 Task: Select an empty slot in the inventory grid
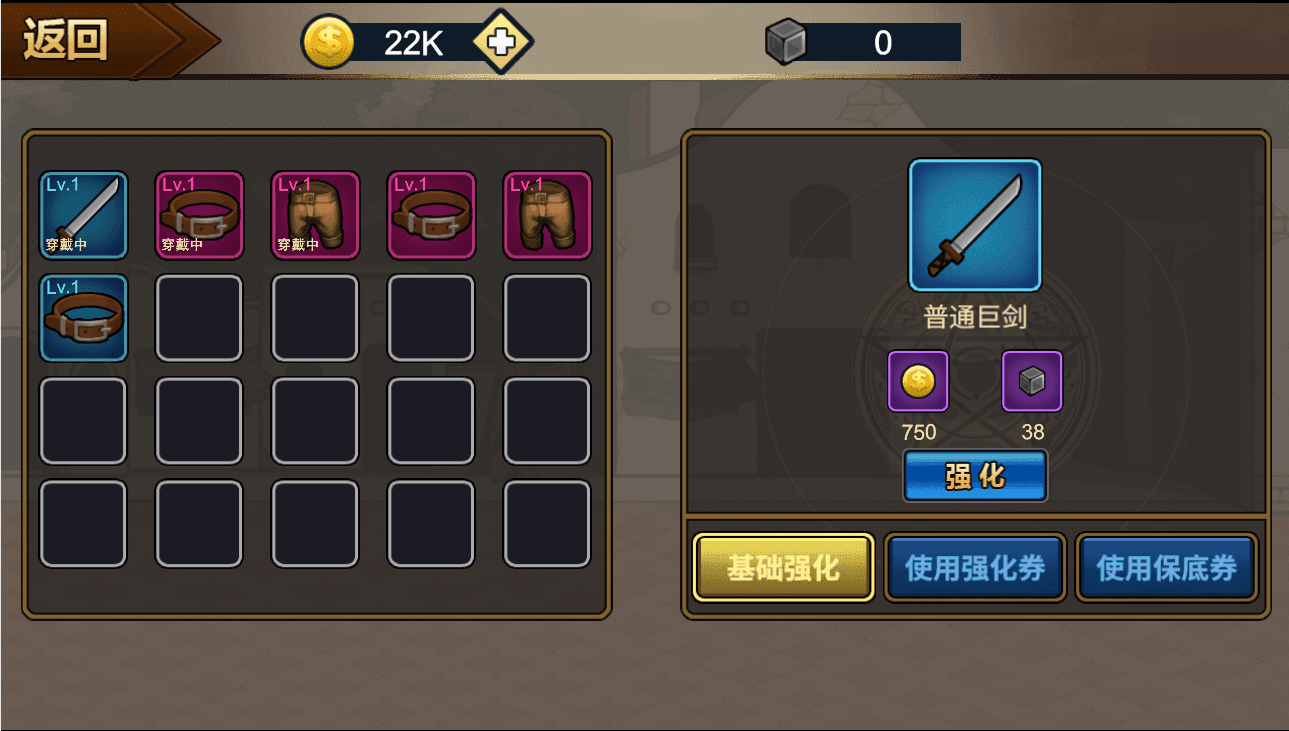pos(315,420)
